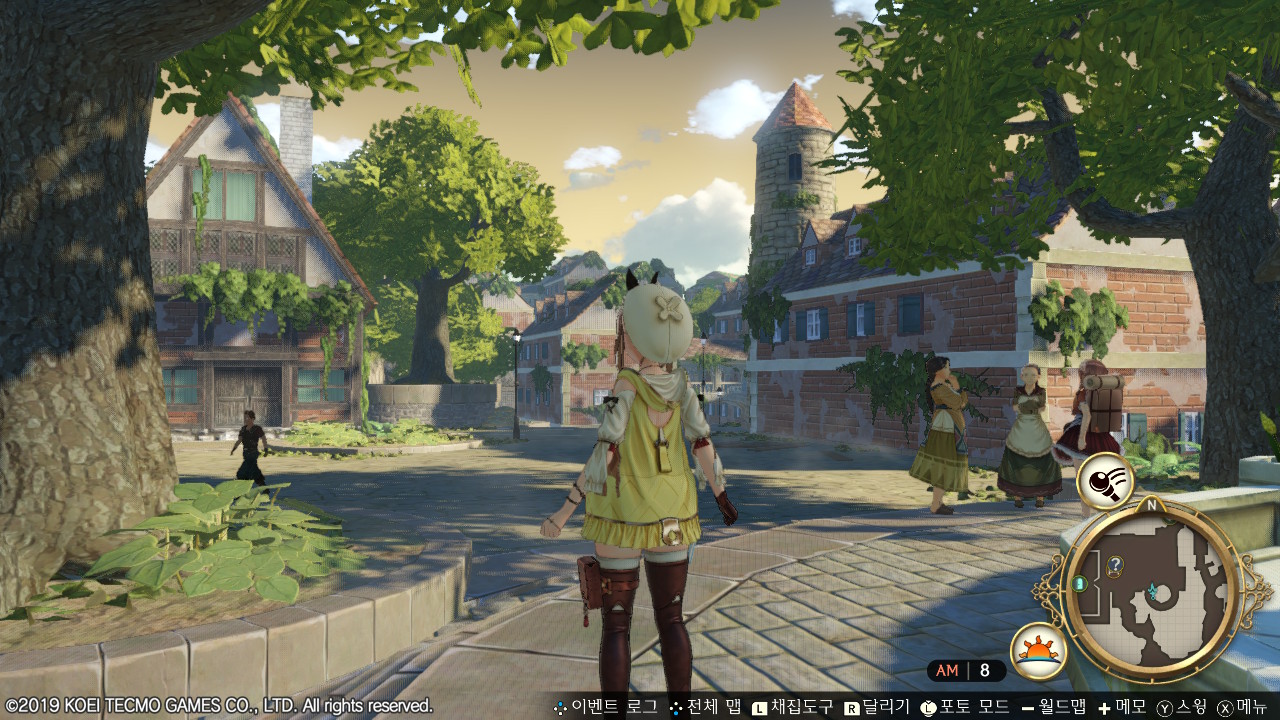Select the gathering staff tool icon
1280x720 pixels.
[1104, 480]
